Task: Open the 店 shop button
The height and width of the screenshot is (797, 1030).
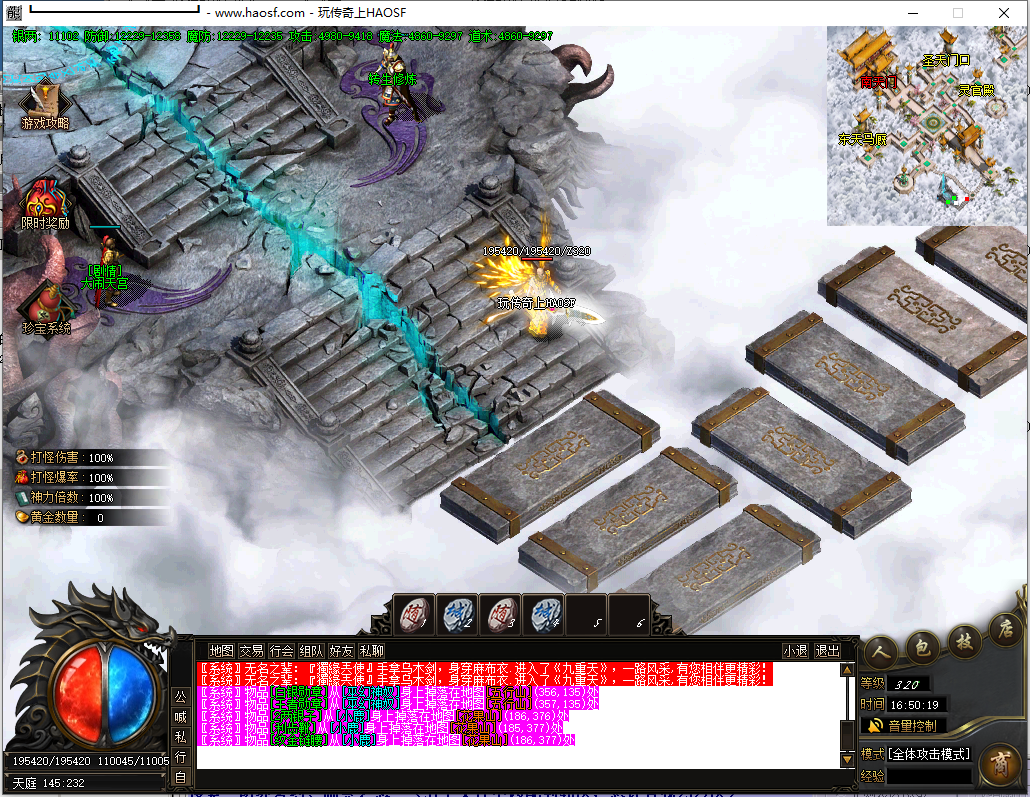Action: click(x=1005, y=630)
